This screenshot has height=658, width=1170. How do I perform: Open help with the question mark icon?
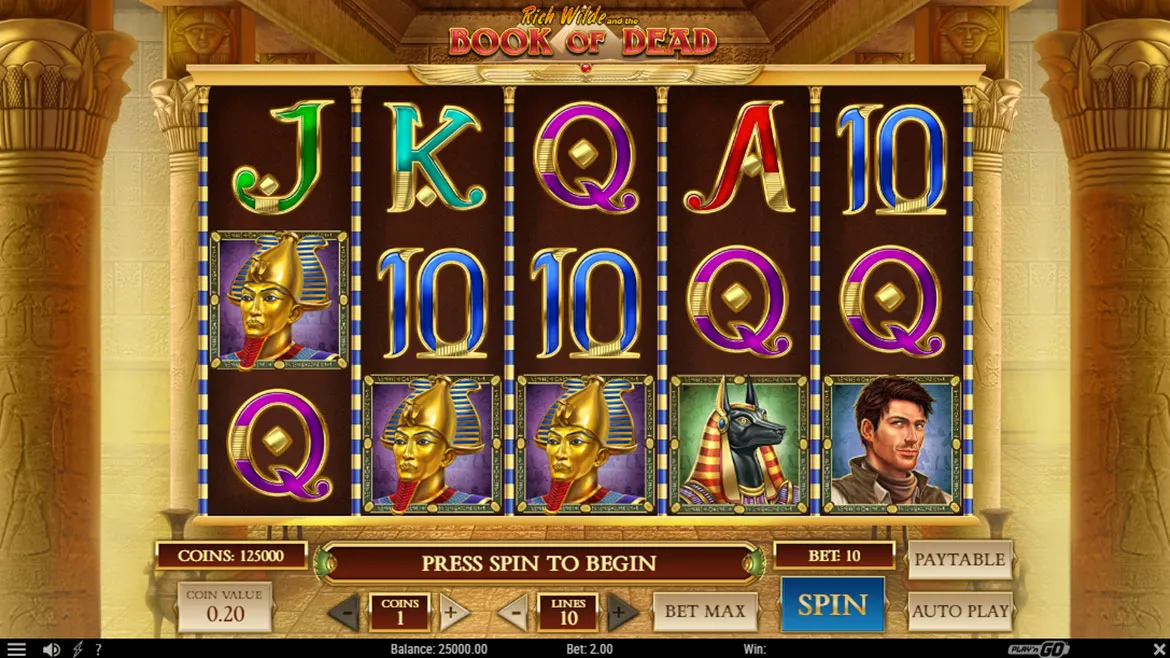[98, 650]
